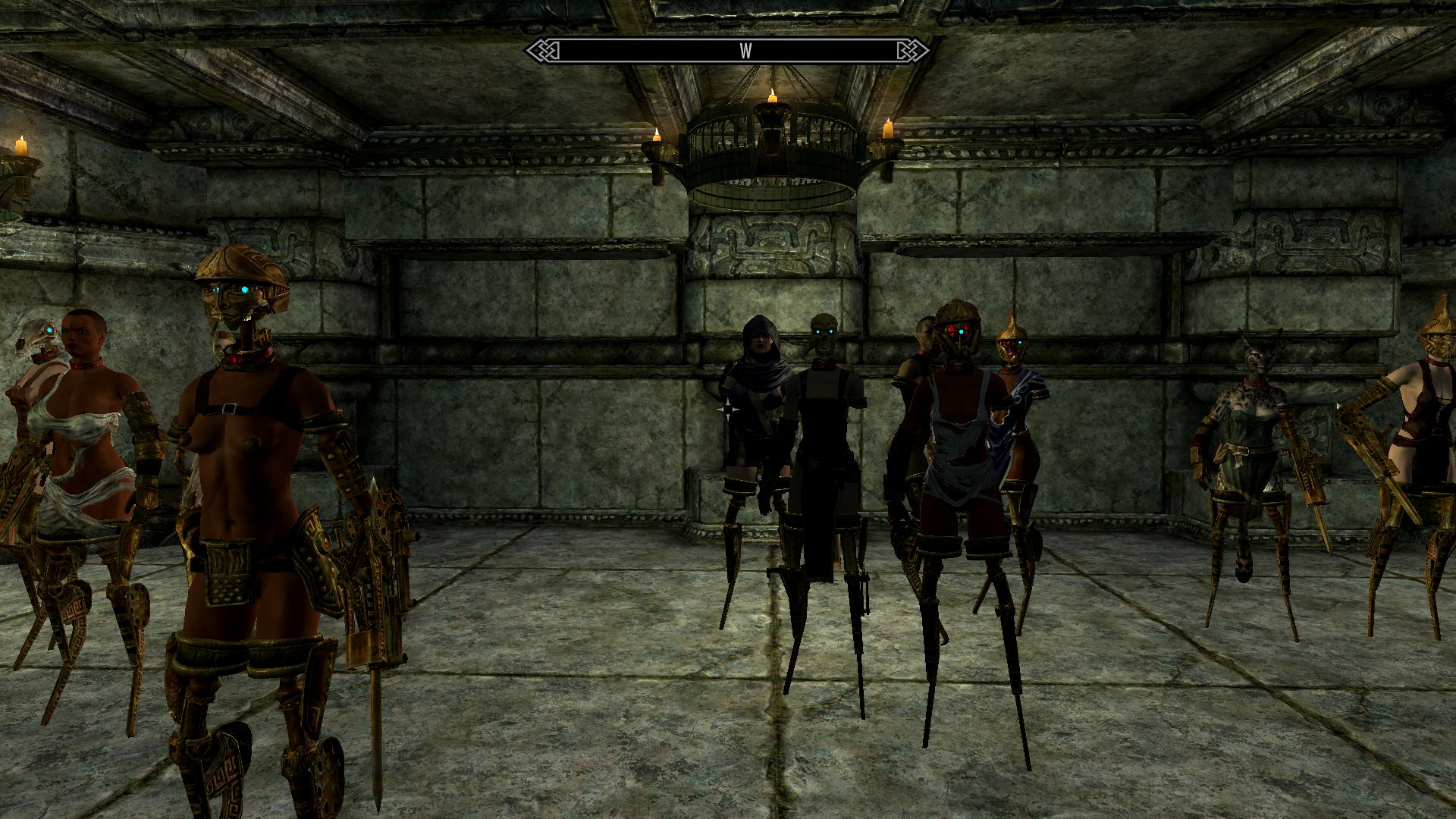Click the hanging chandelier with lit candle

coord(773,136)
